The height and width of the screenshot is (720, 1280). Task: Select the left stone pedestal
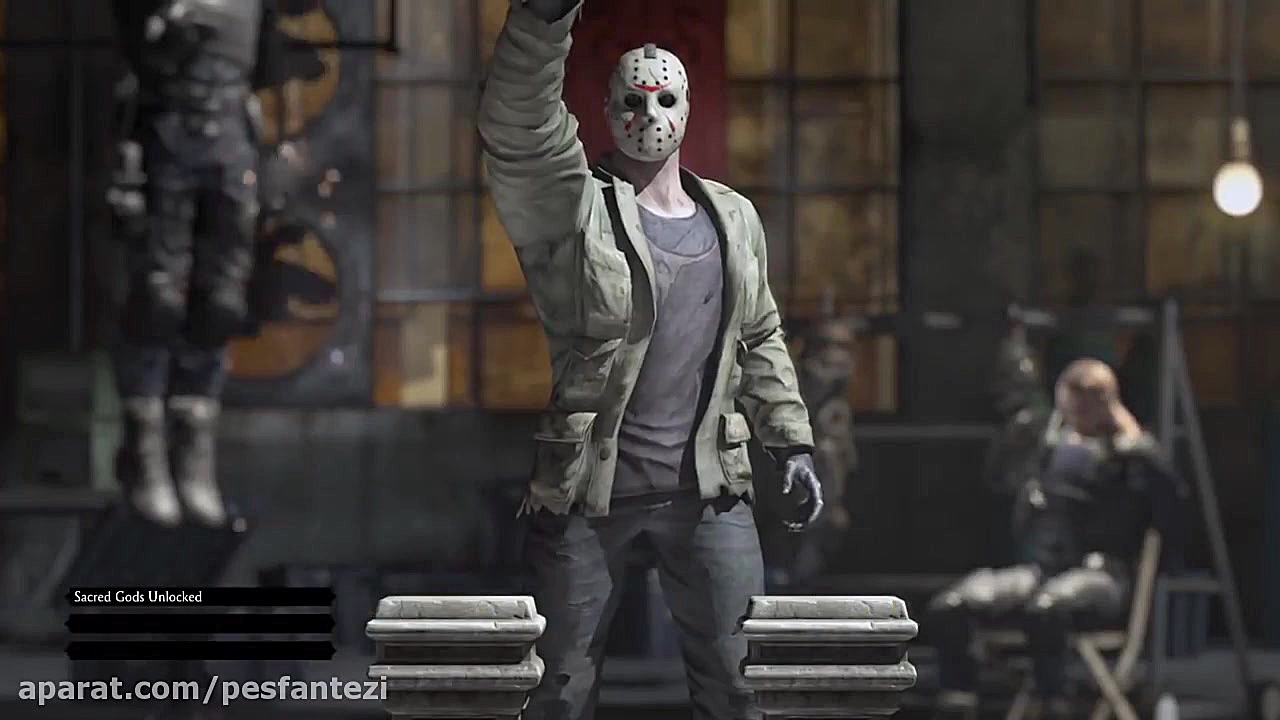[455, 645]
